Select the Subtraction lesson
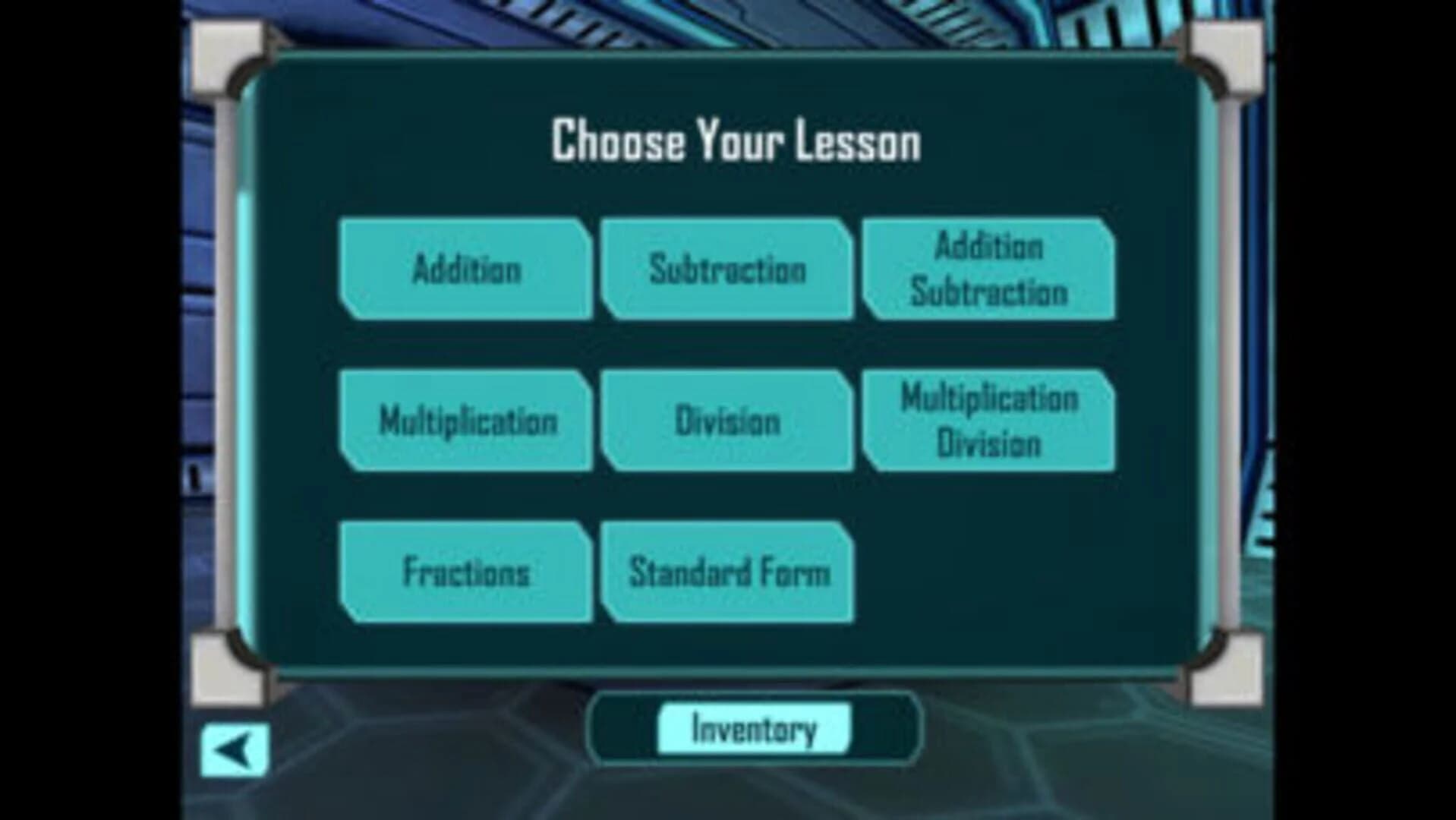 (726, 270)
